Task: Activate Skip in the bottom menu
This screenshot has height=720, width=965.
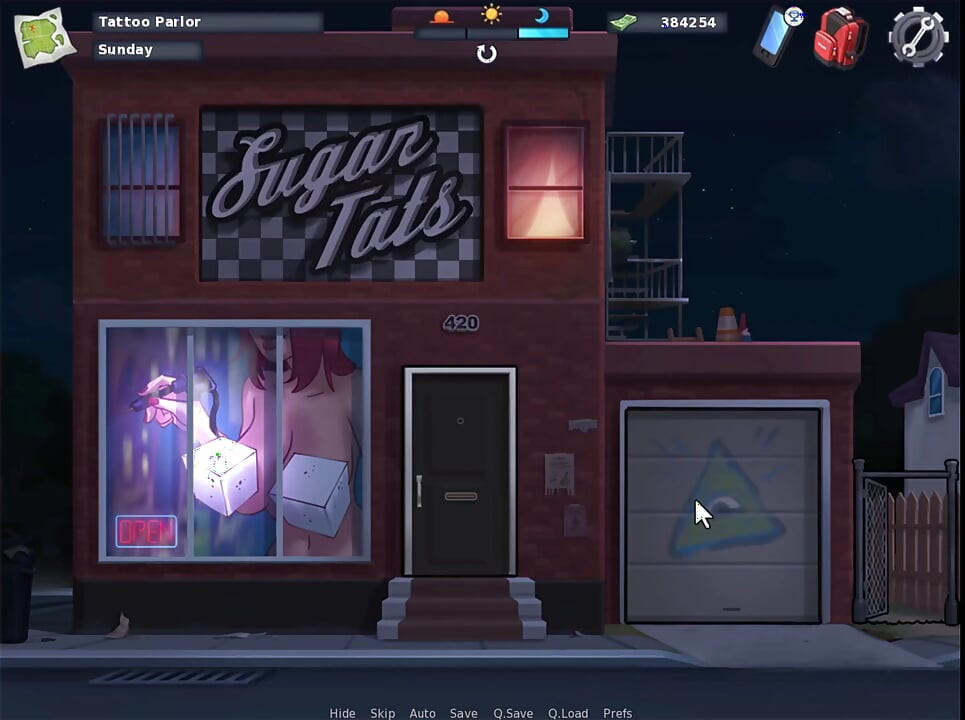Action: click(383, 713)
